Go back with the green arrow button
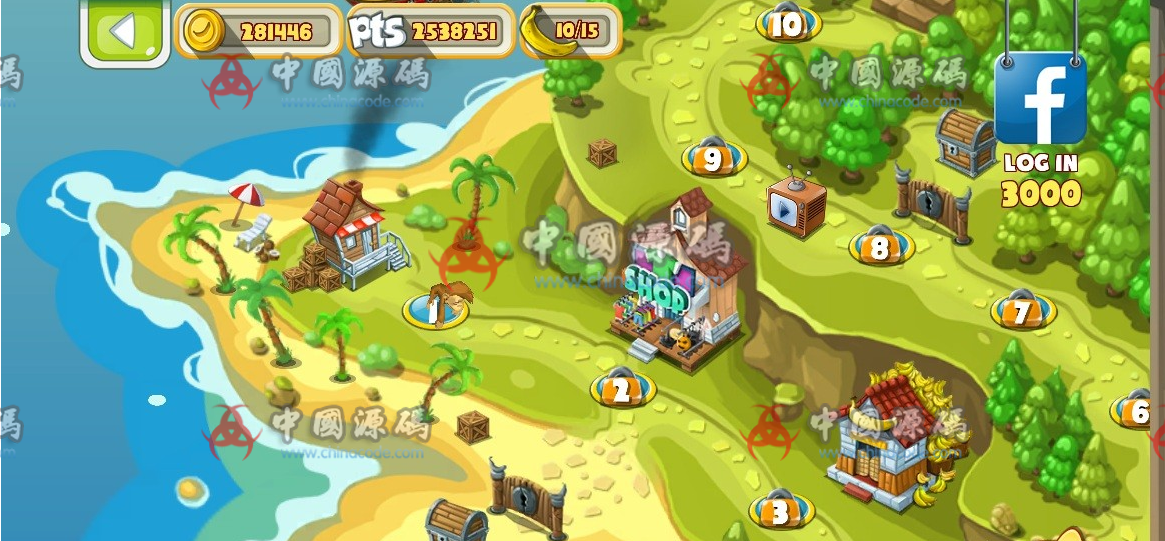Screen dimensions: 1165x541 [x=124, y=32]
